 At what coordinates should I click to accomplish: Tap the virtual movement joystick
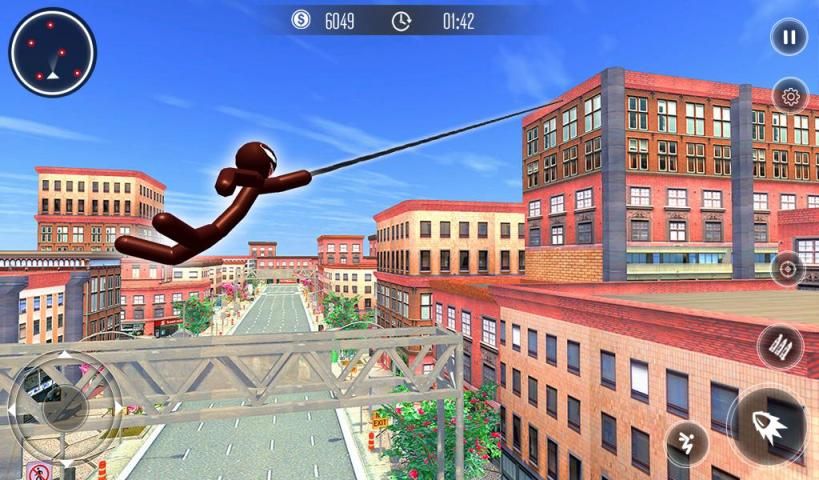(65, 405)
